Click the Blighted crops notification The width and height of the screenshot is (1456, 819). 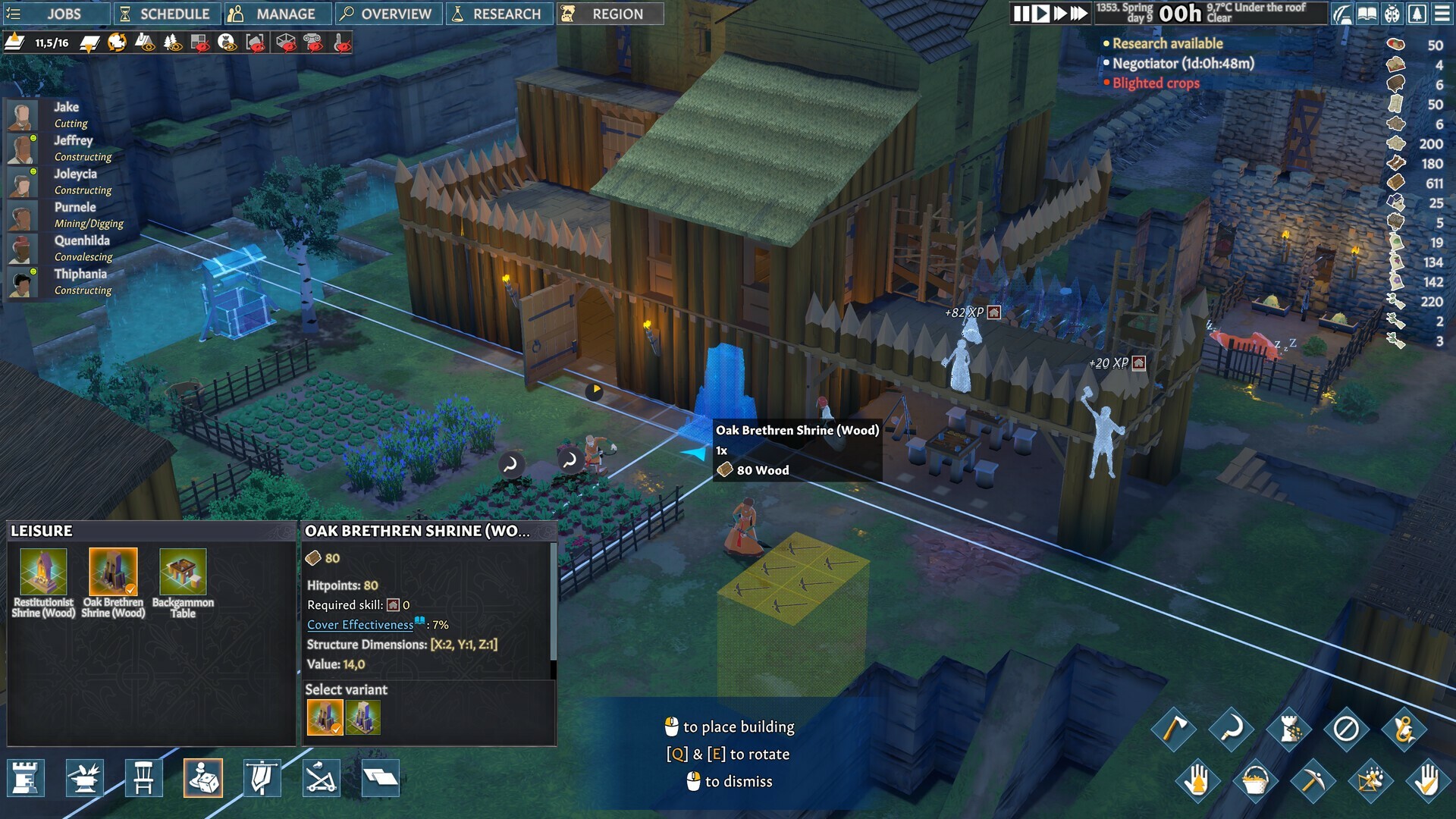(1154, 83)
